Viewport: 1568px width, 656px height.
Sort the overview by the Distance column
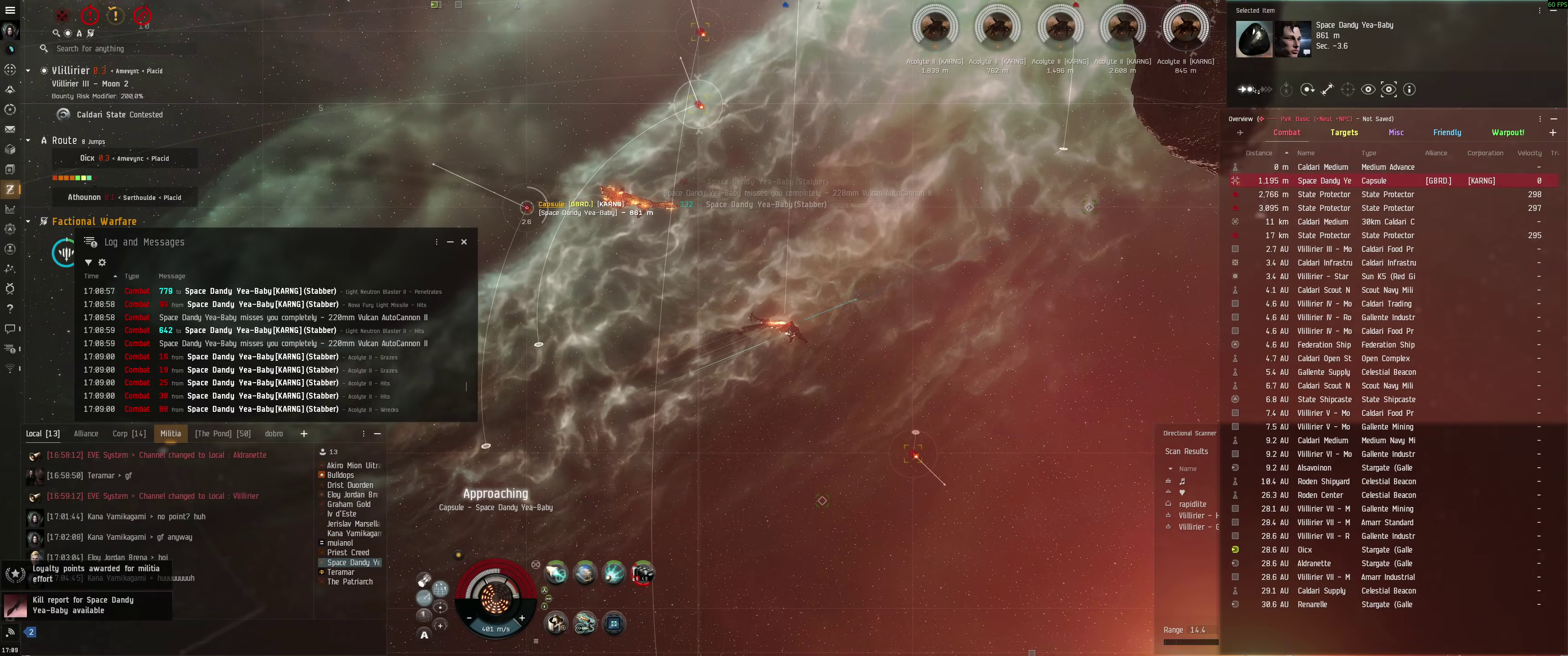[1259, 154]
